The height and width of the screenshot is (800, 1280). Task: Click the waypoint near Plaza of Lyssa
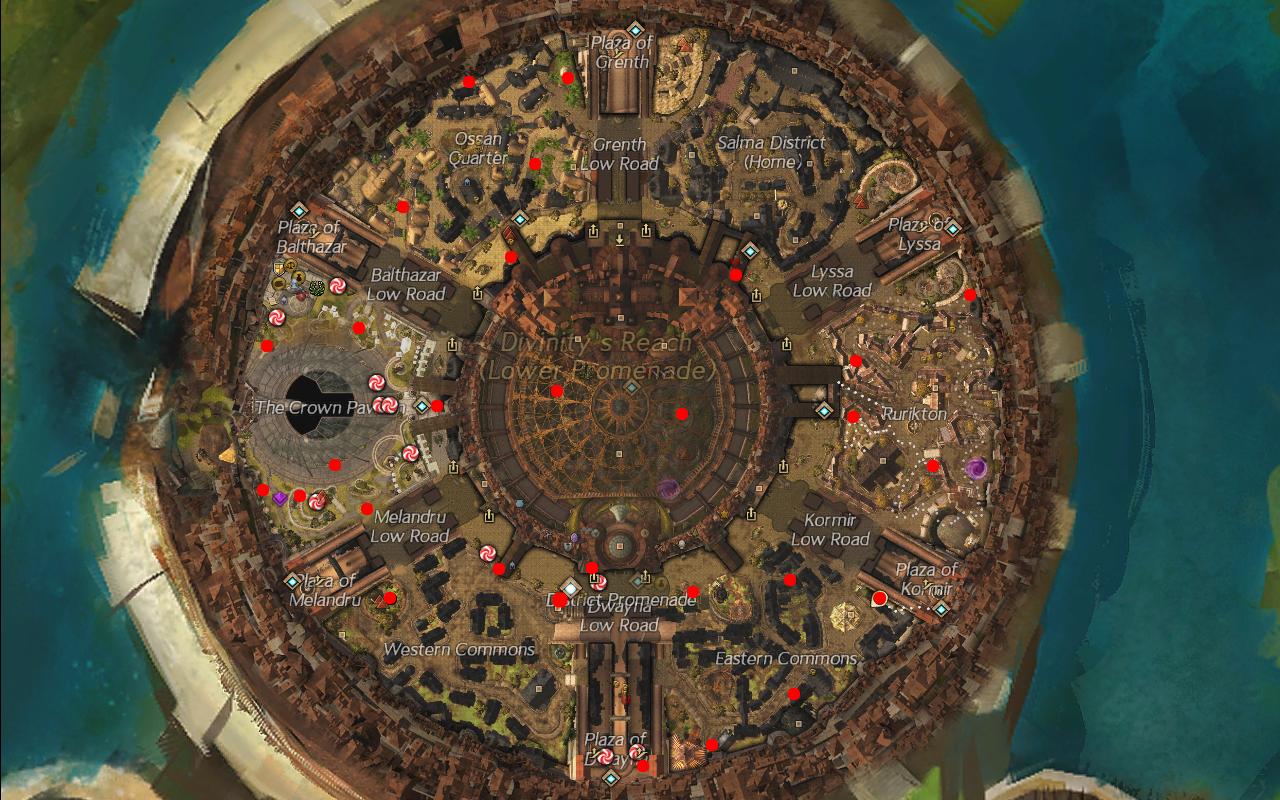click(x=952, y=229)
